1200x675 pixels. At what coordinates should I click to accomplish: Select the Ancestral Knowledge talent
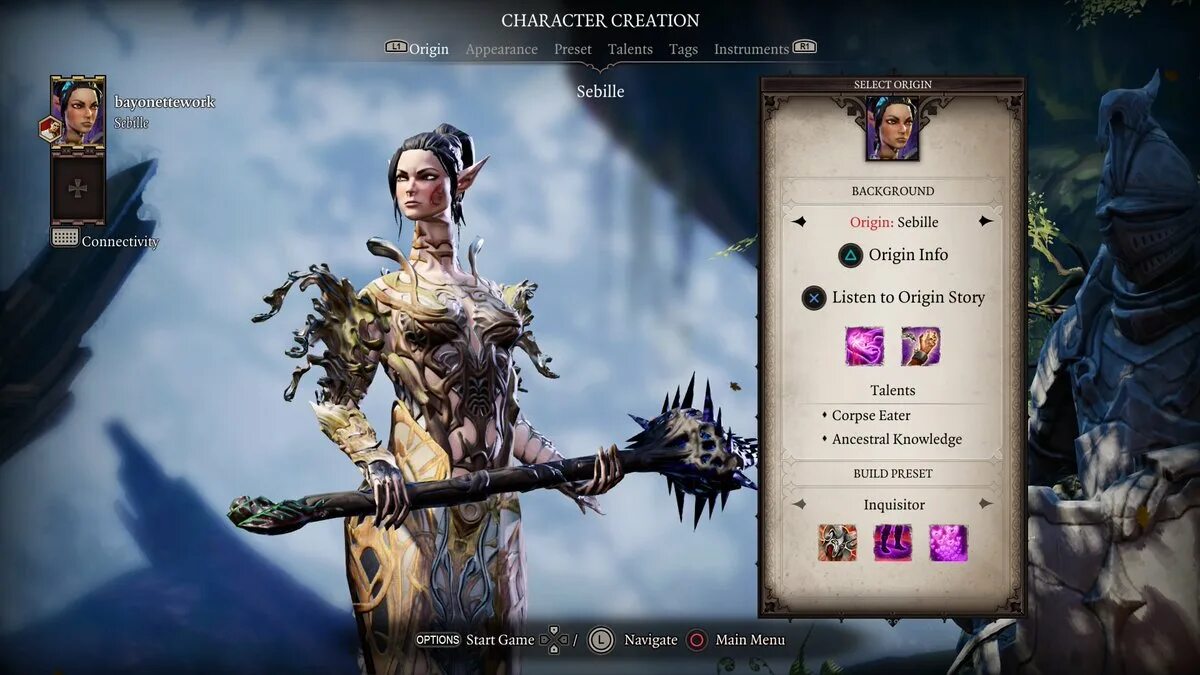click(x=897, y=439)
